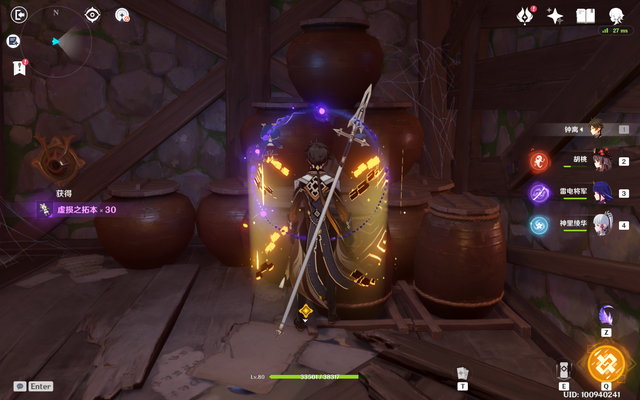This screenshot has height=400, width=640.
Task: Open the quest bookmark icon with alert
Action: click(x=17, y=67)
